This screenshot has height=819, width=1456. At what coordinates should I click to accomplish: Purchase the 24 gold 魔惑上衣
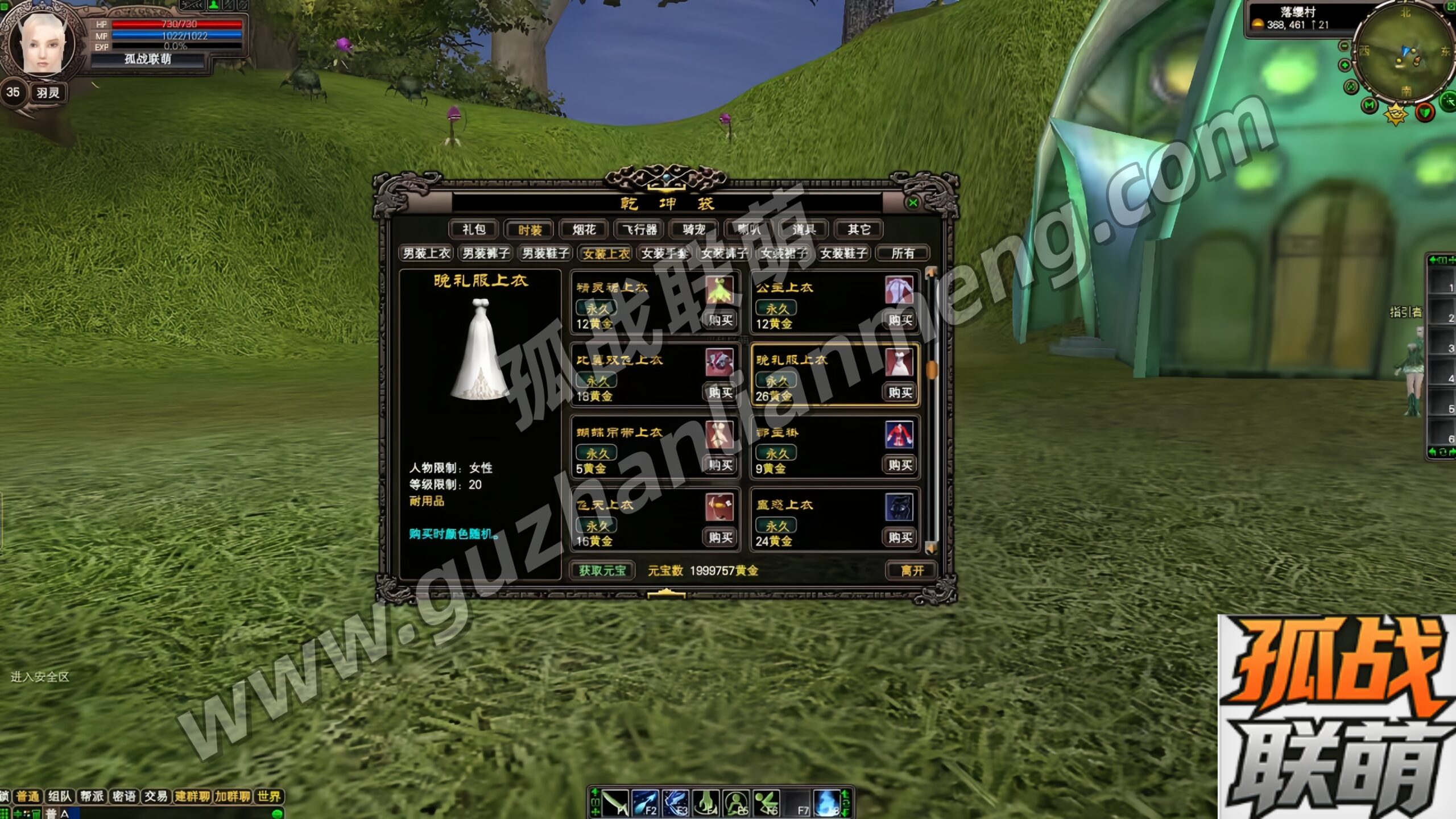coord(900,537)
